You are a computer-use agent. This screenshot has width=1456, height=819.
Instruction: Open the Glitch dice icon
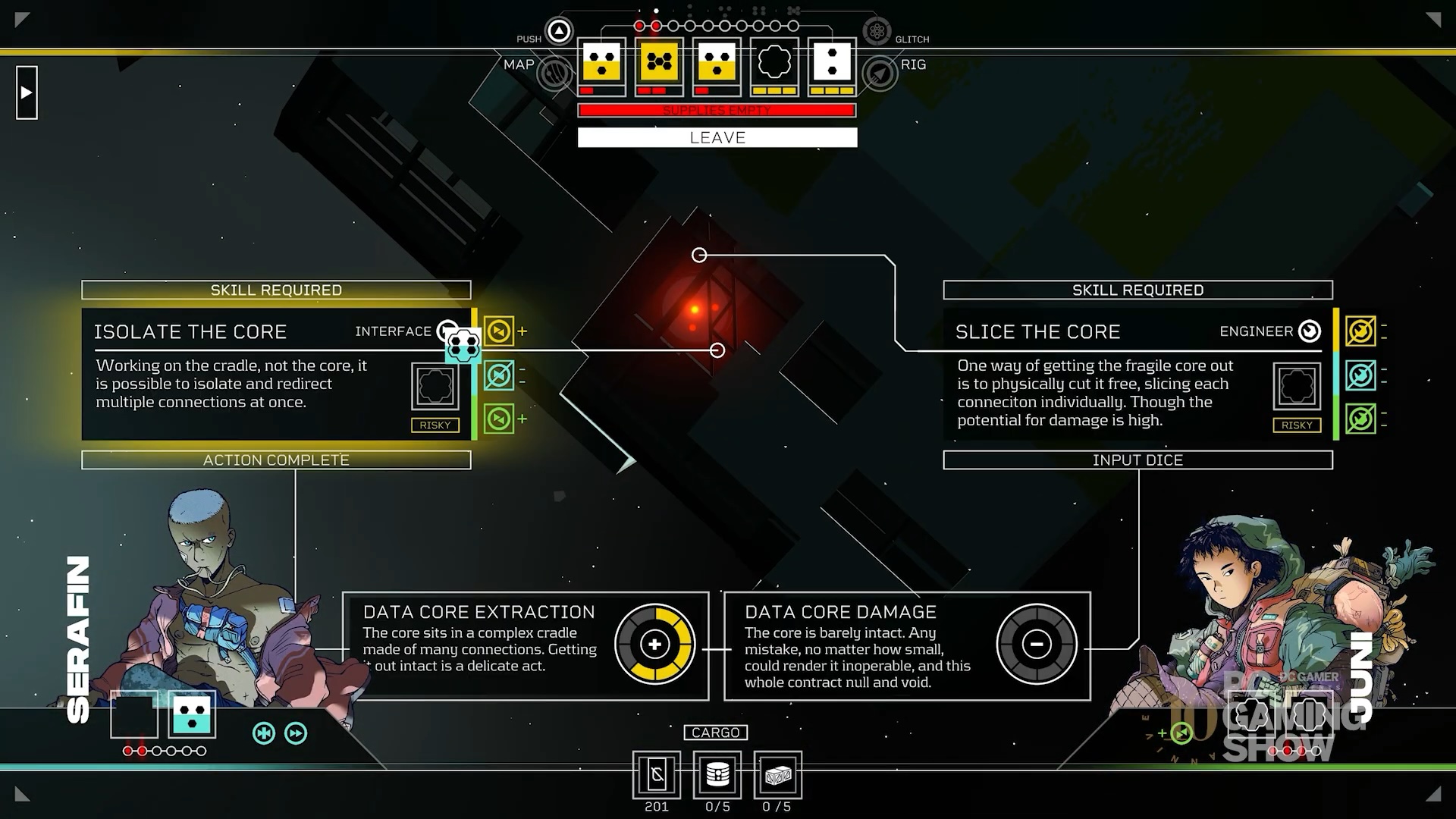877,32
